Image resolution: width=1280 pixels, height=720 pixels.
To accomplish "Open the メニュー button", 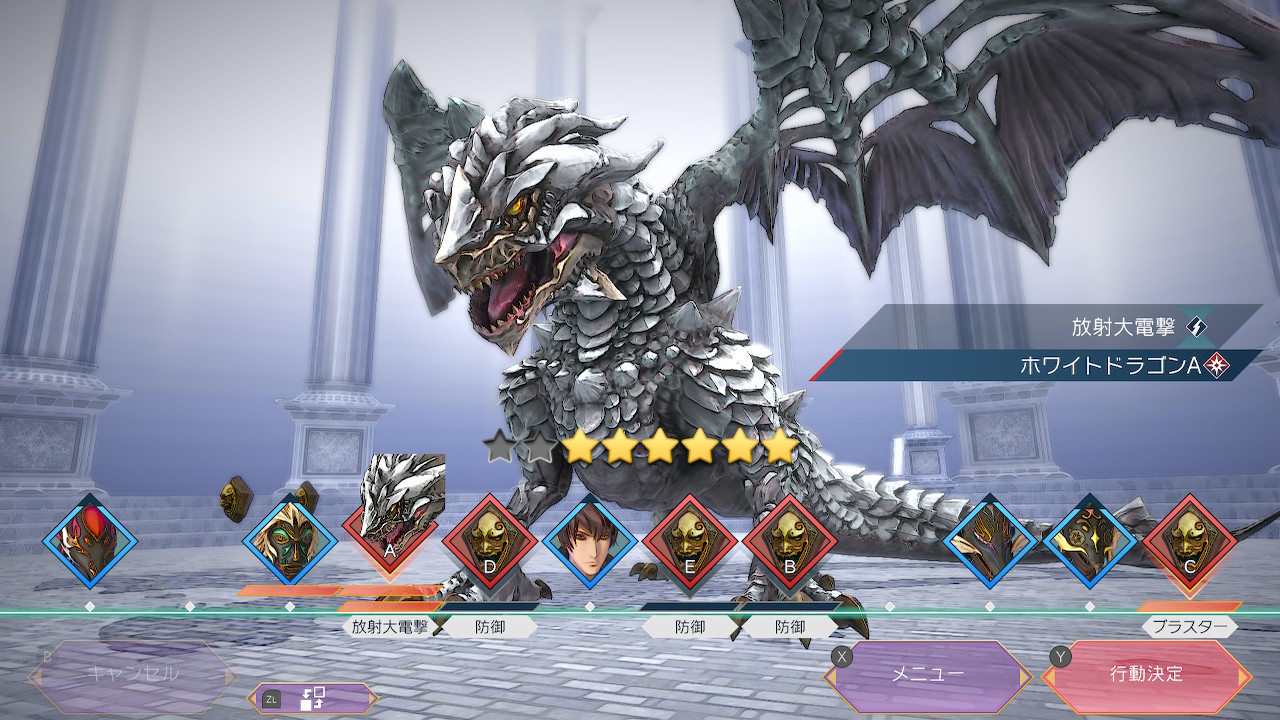I will coord(928,674).
